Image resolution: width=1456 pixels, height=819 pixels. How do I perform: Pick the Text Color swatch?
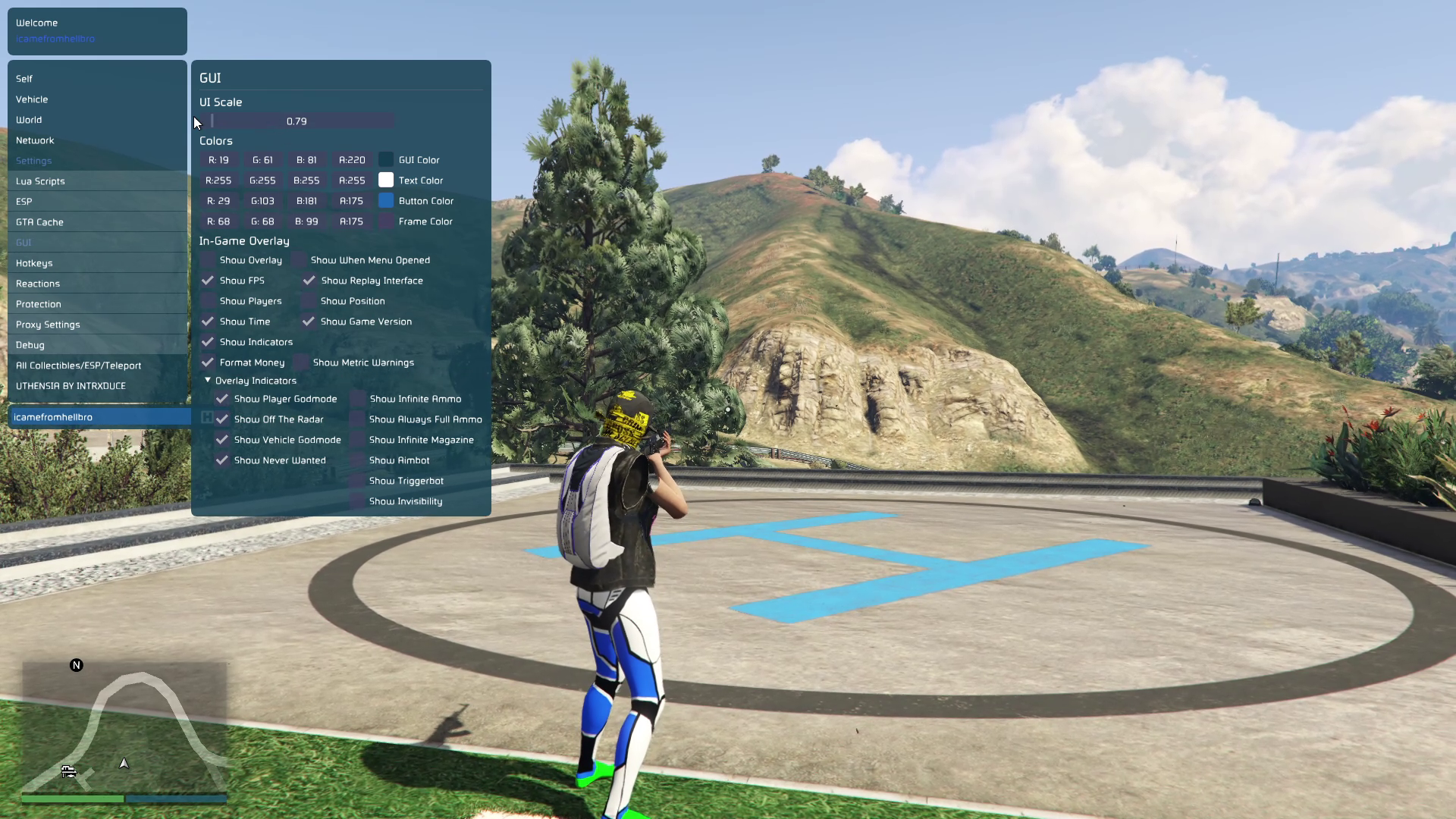pos(386,180)
